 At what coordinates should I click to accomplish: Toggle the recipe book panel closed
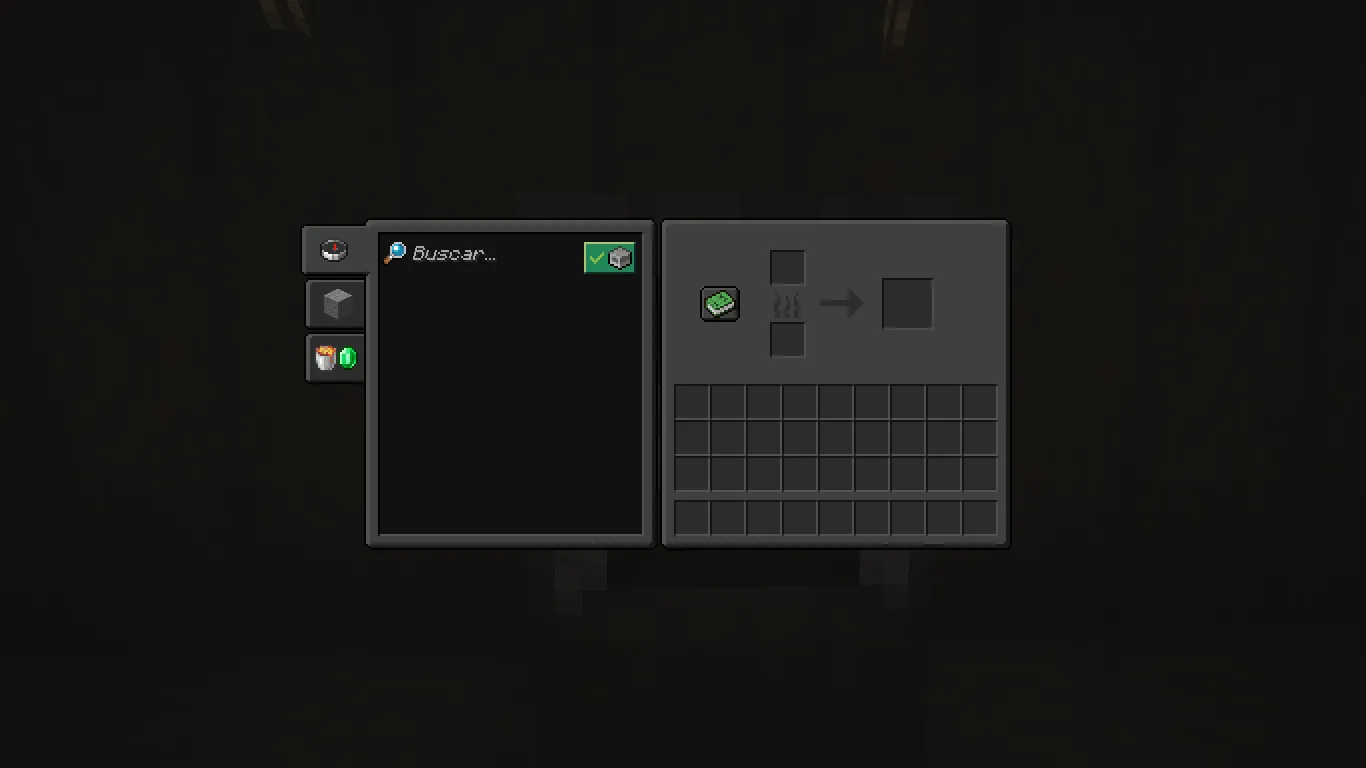click(x=718, y=304)
